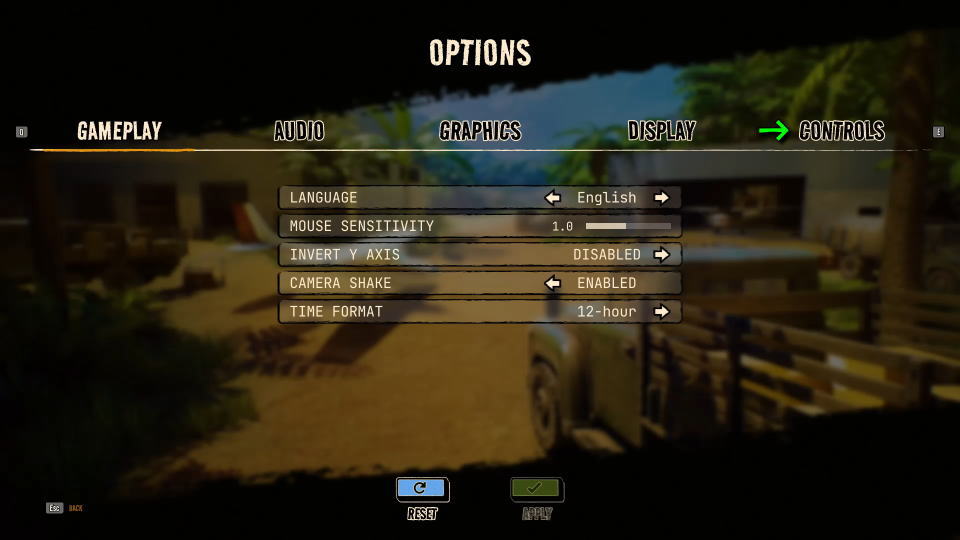This screenshot has width=960, height=540.
Task: Change Time Format with the right arrow
Action: pos(661,312)
